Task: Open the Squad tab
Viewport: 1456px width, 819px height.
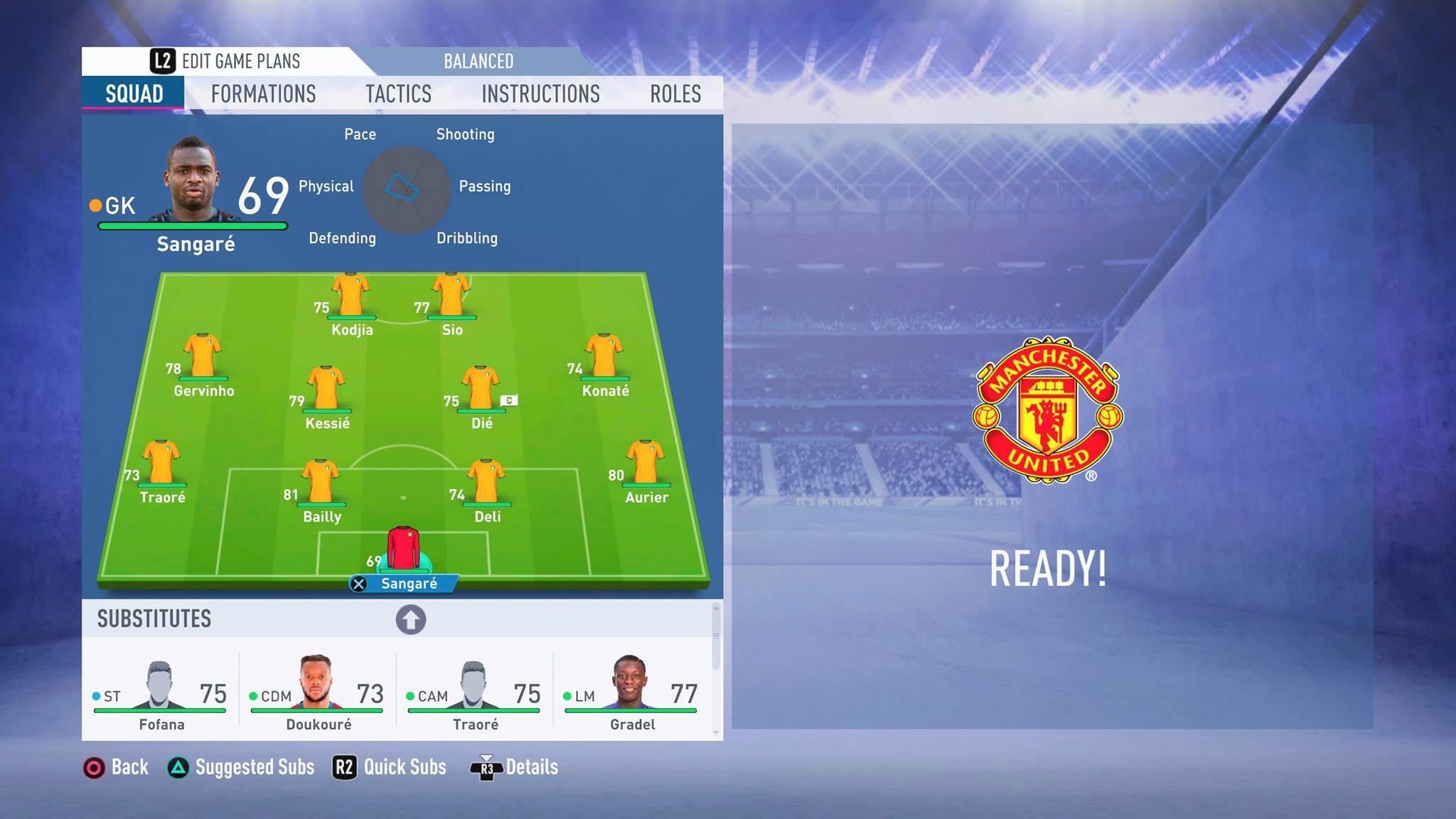Action: [134, 94]
